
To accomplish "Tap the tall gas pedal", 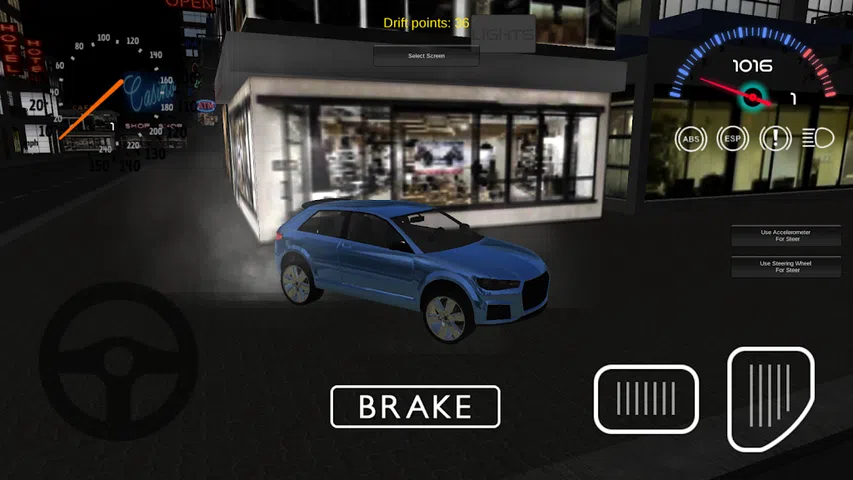I will [x=770, y=397].
